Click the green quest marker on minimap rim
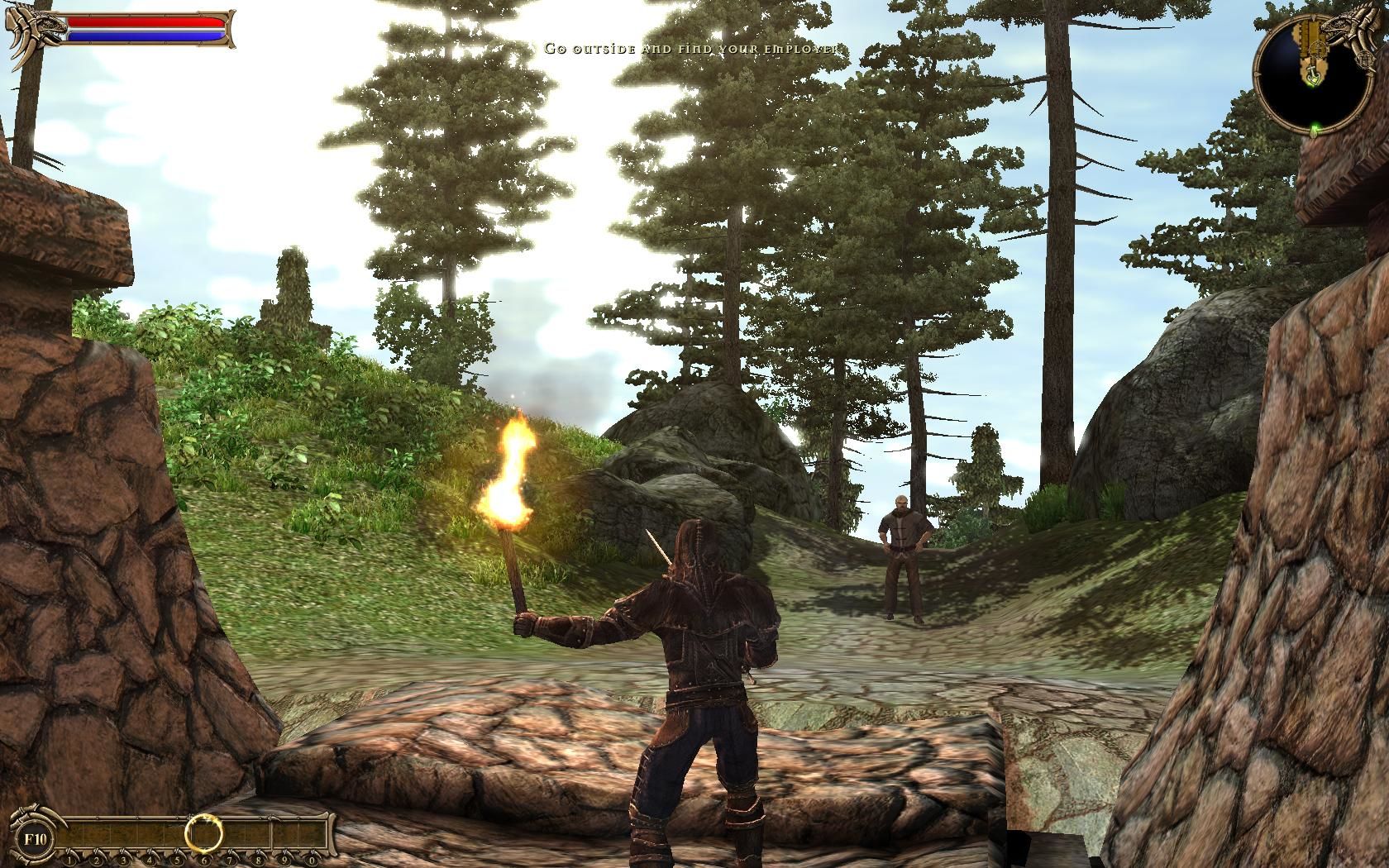This screenshot has height=868, width=1389. pos(1314,127)
